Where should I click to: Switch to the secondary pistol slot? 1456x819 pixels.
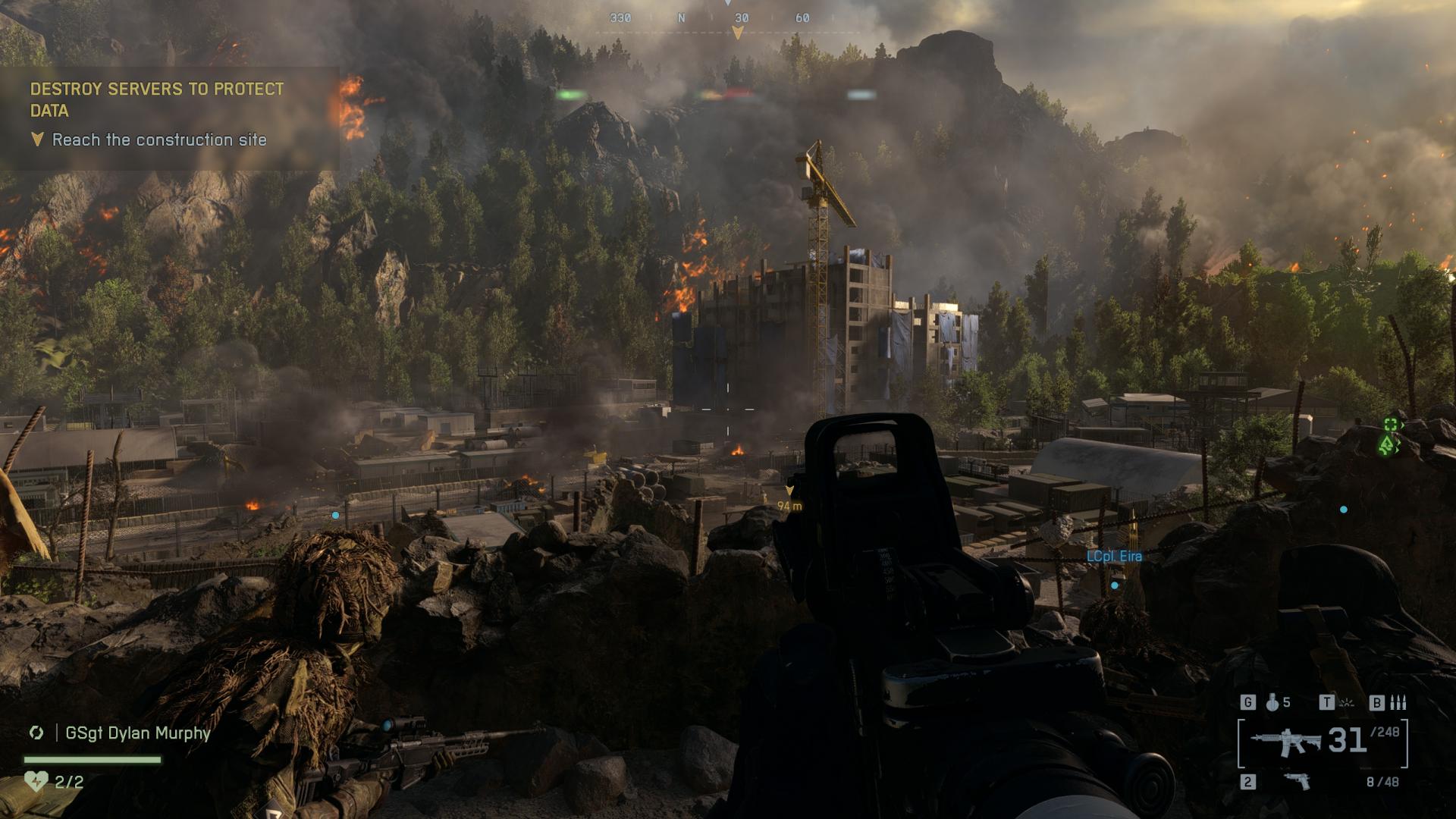click(1296, 781)
